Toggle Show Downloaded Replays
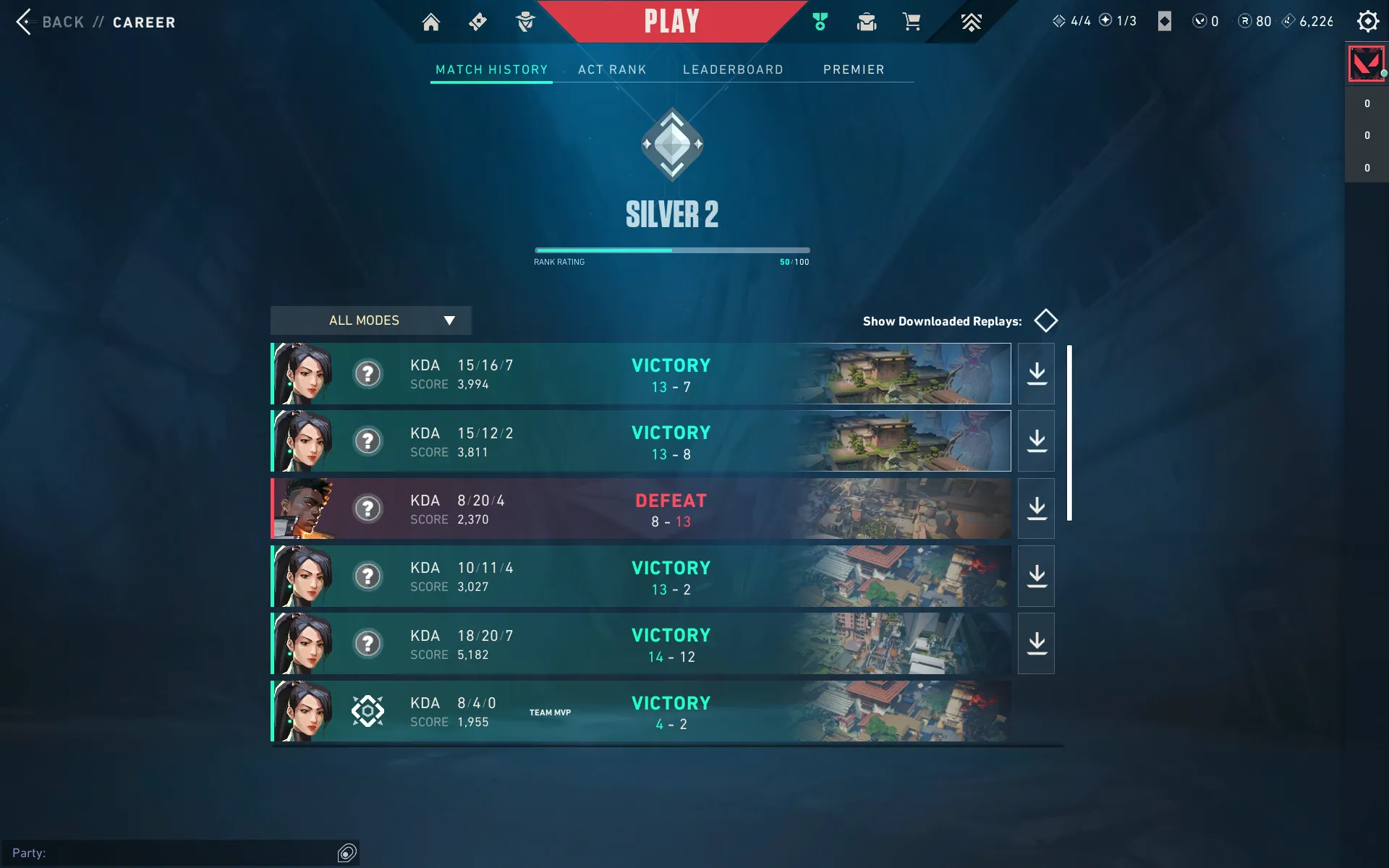Screen dimensions: 1389x868 [x=1045, y=320]
